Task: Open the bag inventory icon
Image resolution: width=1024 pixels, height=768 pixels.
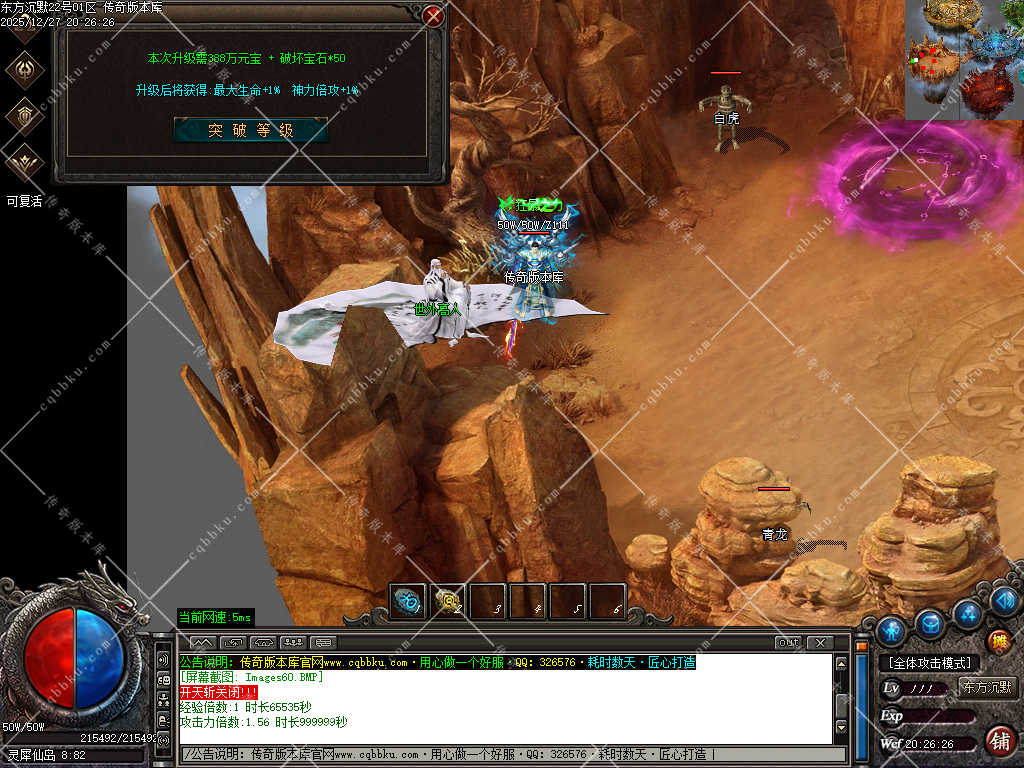Action: pyautogui.click(x=930, y=624)
